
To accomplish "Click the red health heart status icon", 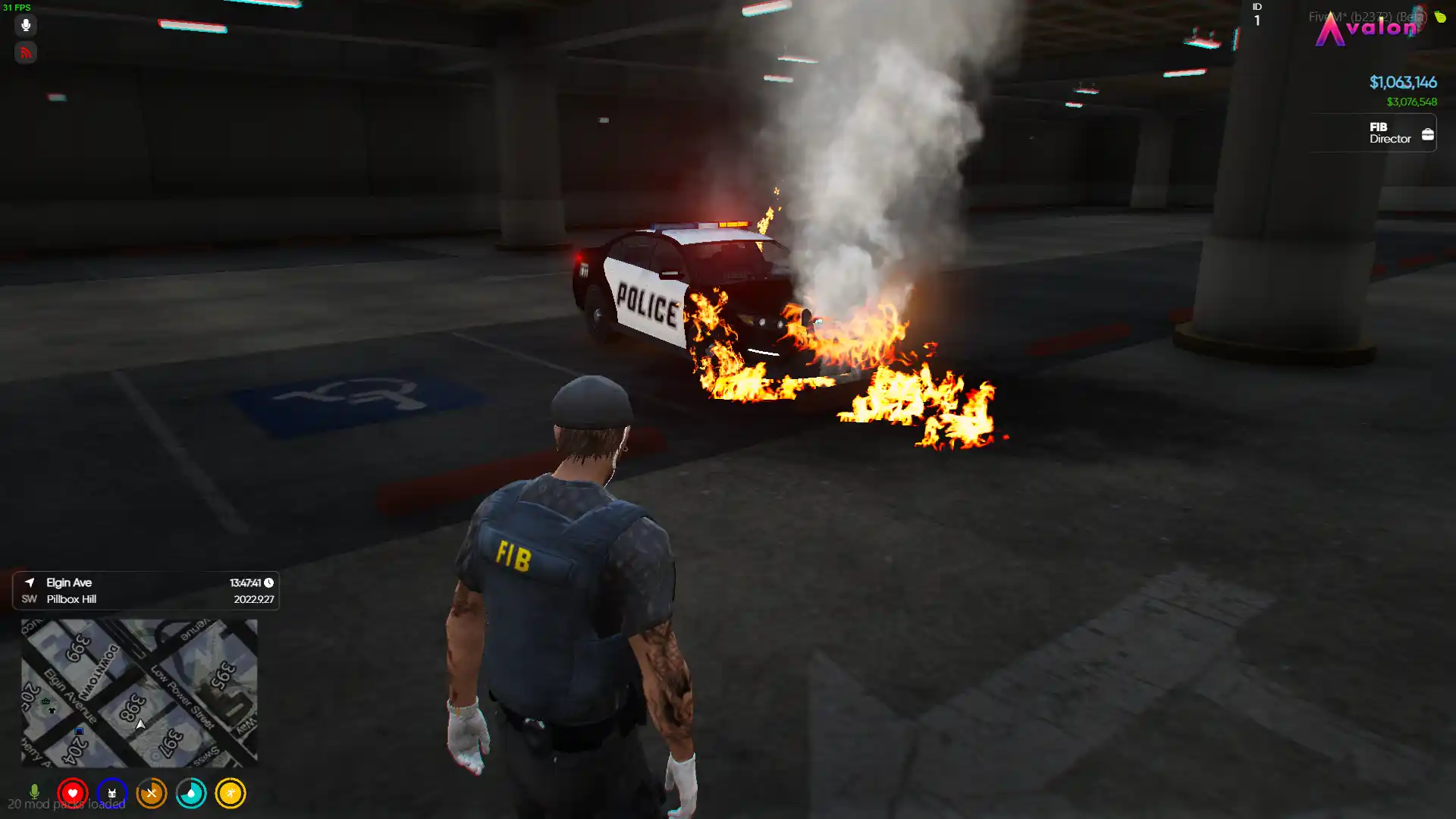I will click(x=73, y=792).
